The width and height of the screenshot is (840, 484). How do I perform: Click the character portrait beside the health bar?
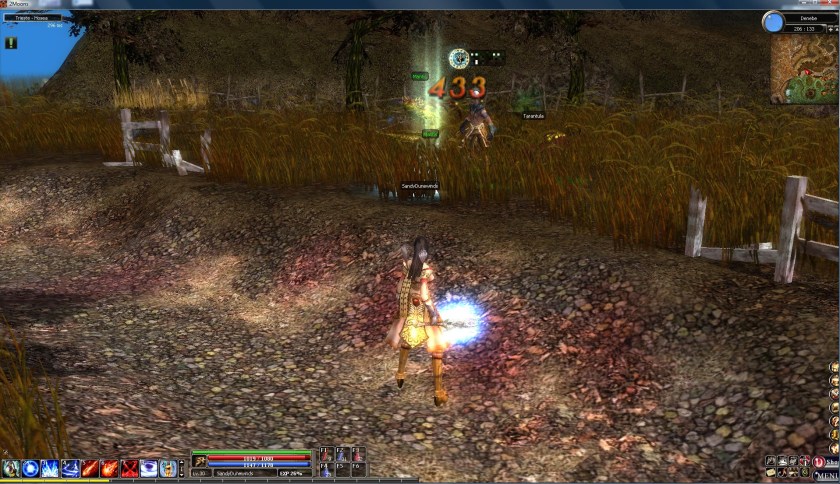[200, 460]
